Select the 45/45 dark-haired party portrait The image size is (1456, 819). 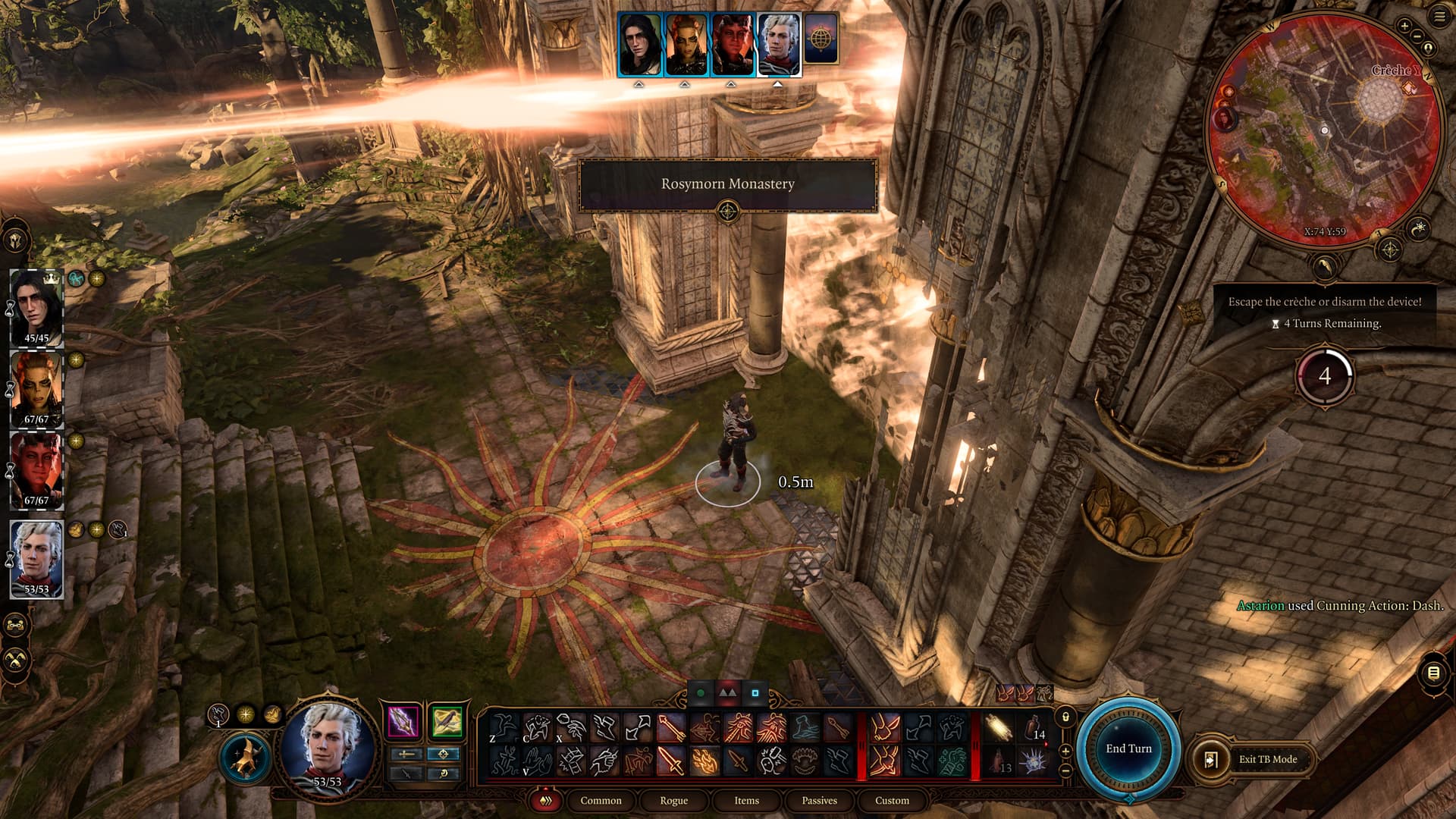36,307
